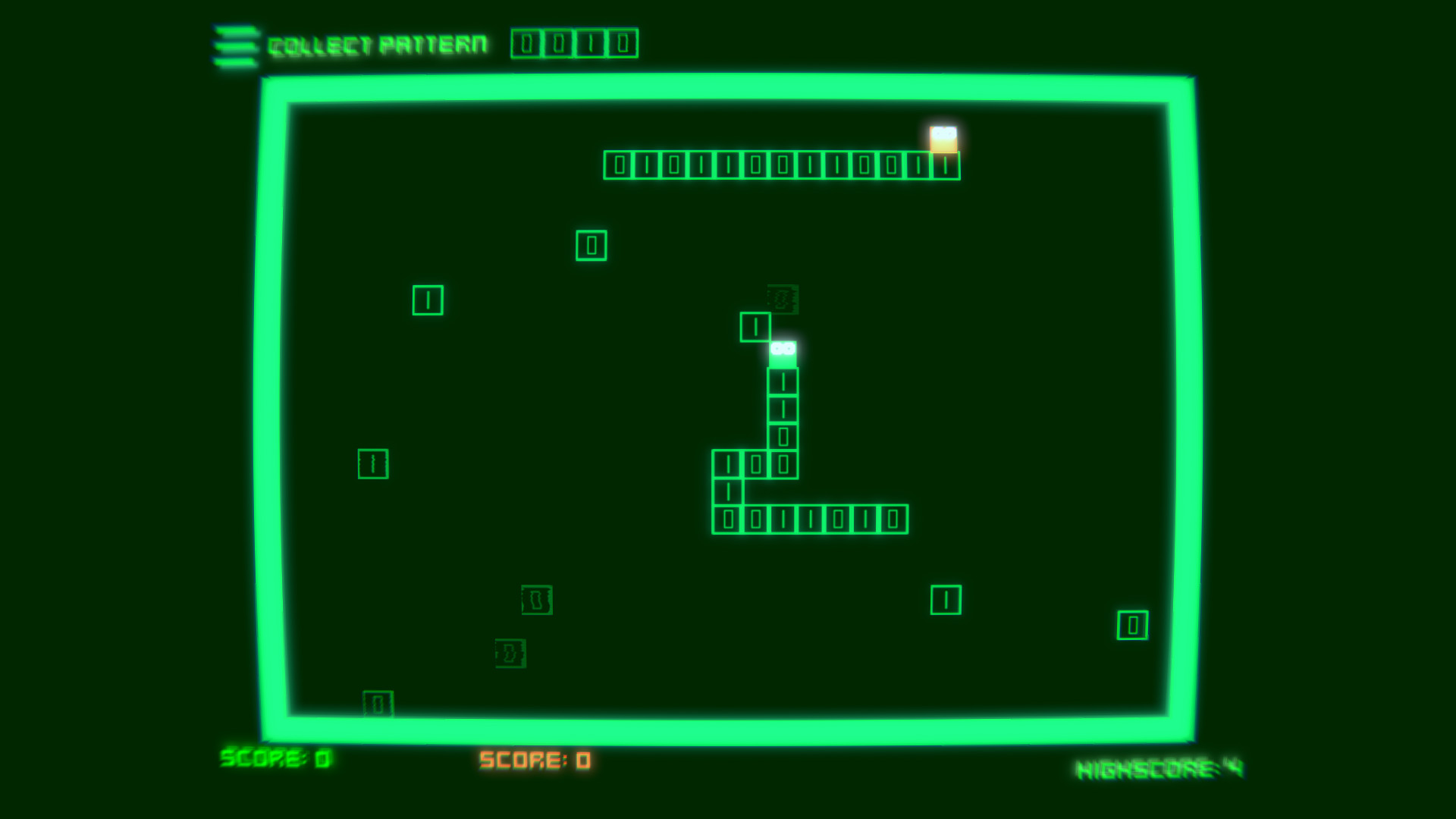Click the long digit trail behind the orange head
Image resolution: width=1456 pixels, height=819 pixels.
pyautogui.click(x=781, y=165)
